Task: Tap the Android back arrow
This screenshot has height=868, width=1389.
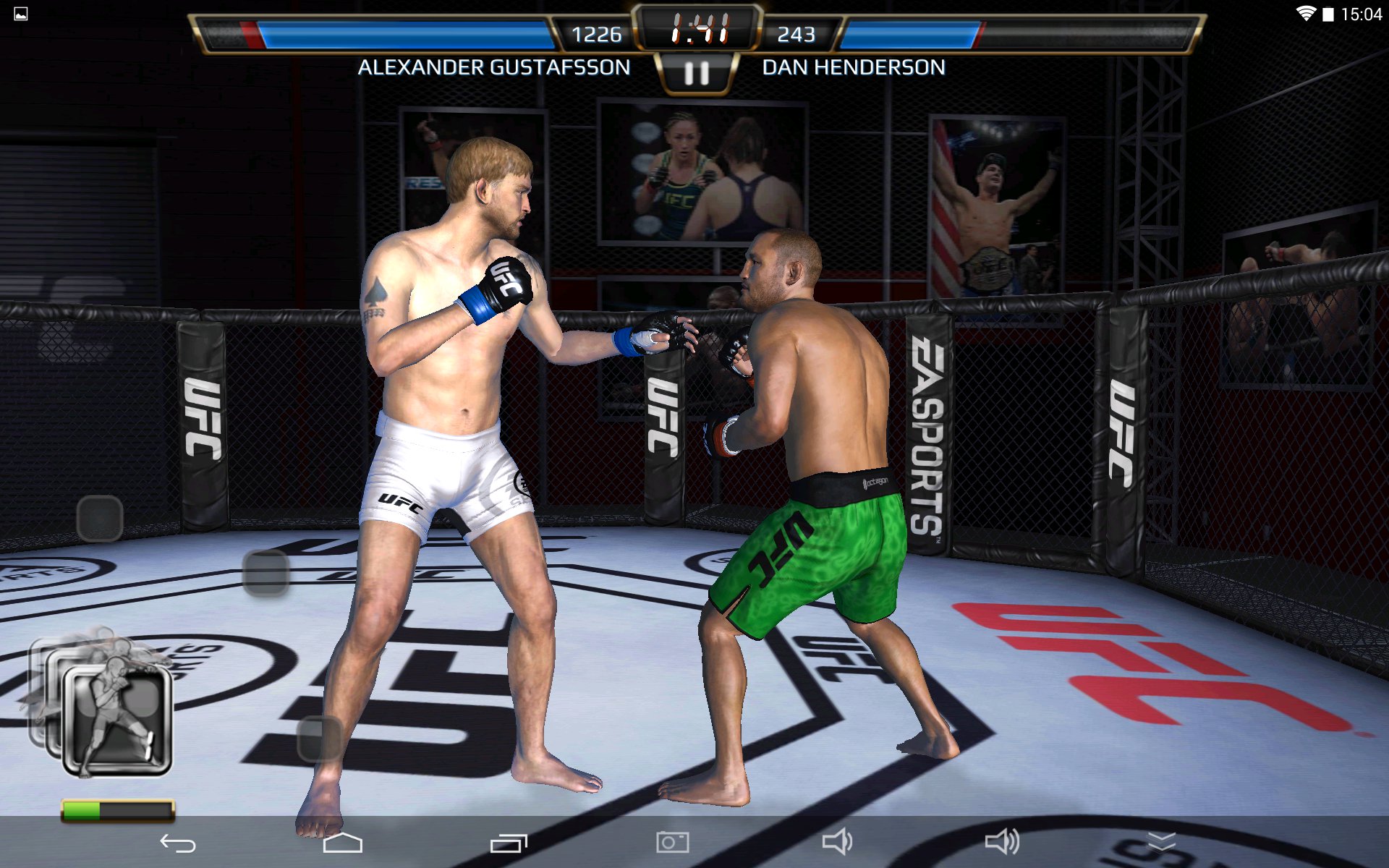Action: click(x=178, y=843)
